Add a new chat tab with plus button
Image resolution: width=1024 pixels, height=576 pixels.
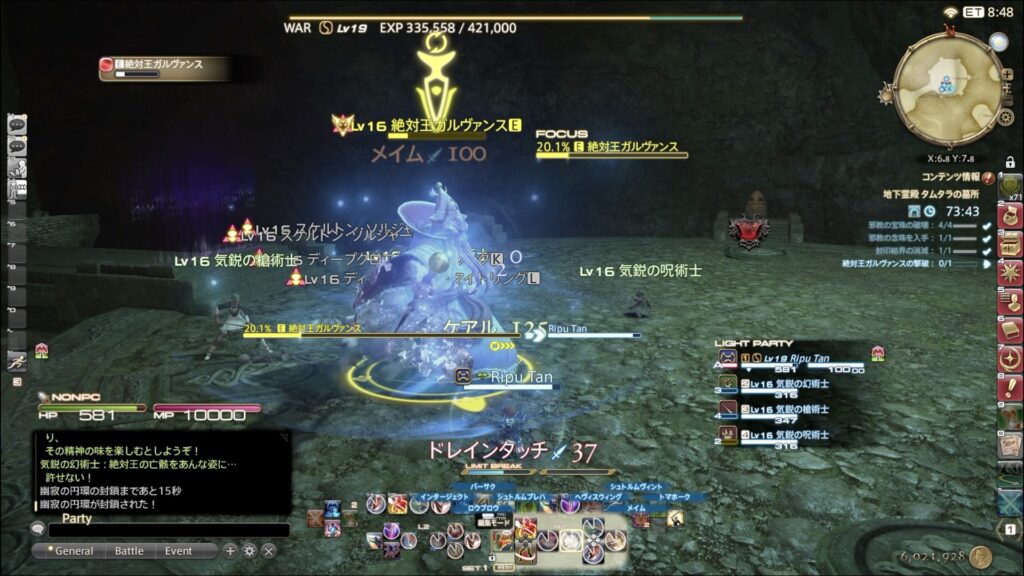click(x=230, y=551)
